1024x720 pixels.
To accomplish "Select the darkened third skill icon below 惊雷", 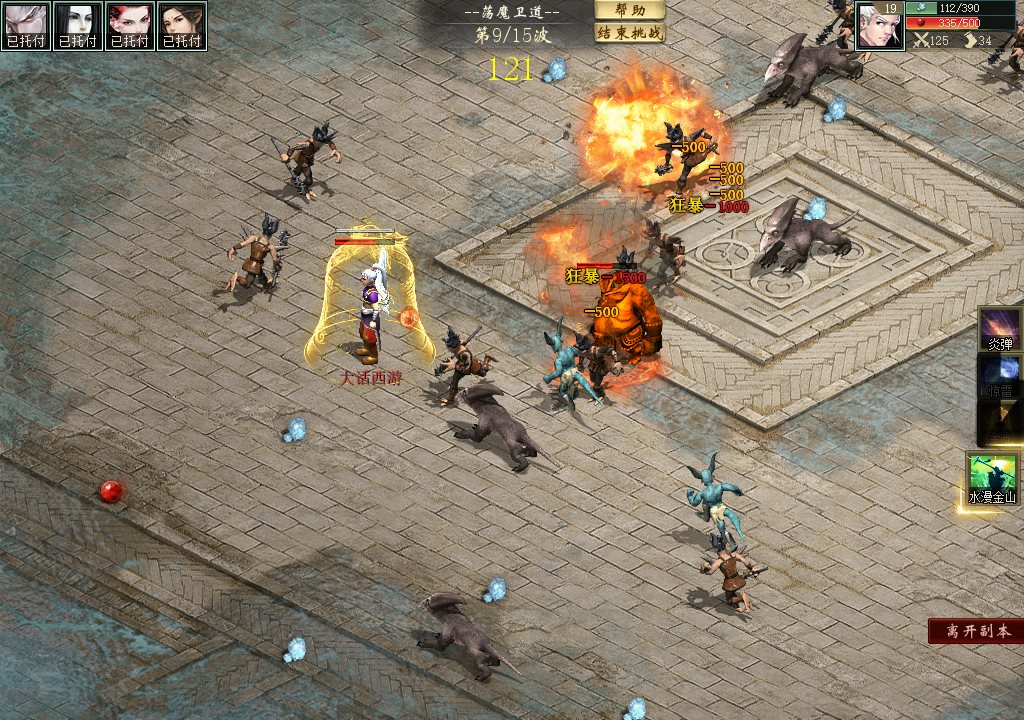I will [1000, 423].
